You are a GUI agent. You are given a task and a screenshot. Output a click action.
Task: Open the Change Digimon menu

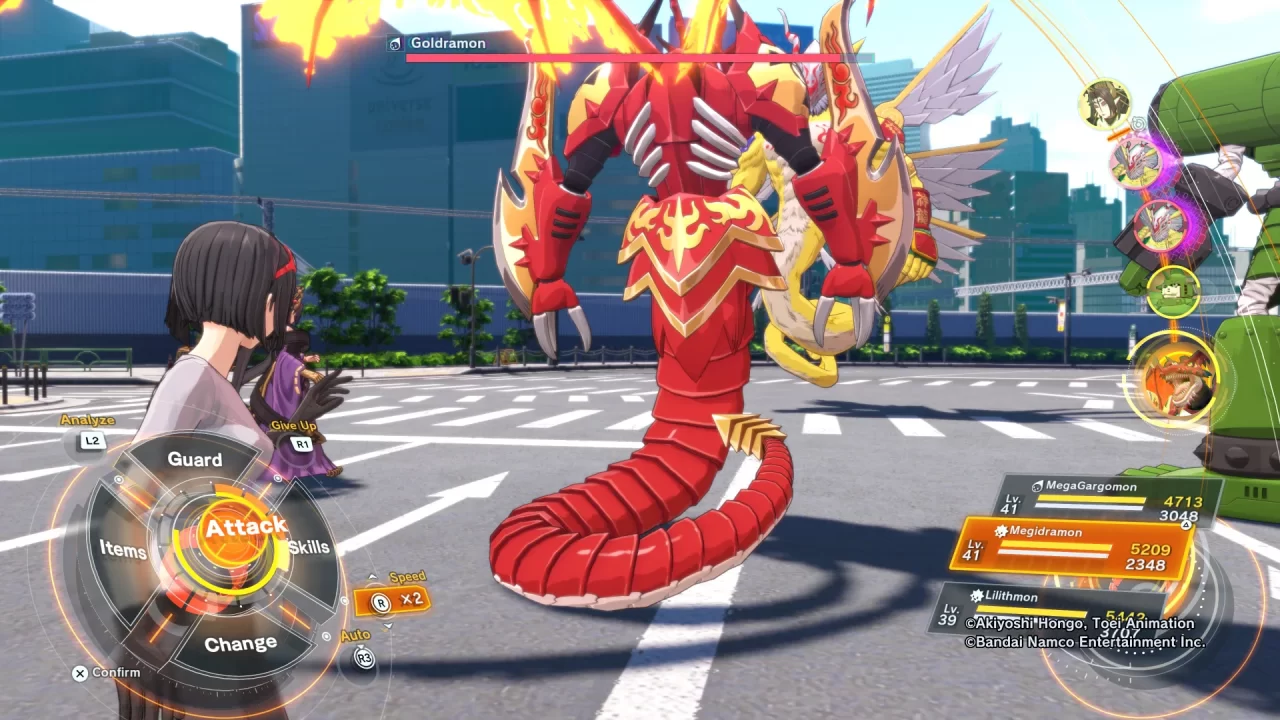(240, 642)
